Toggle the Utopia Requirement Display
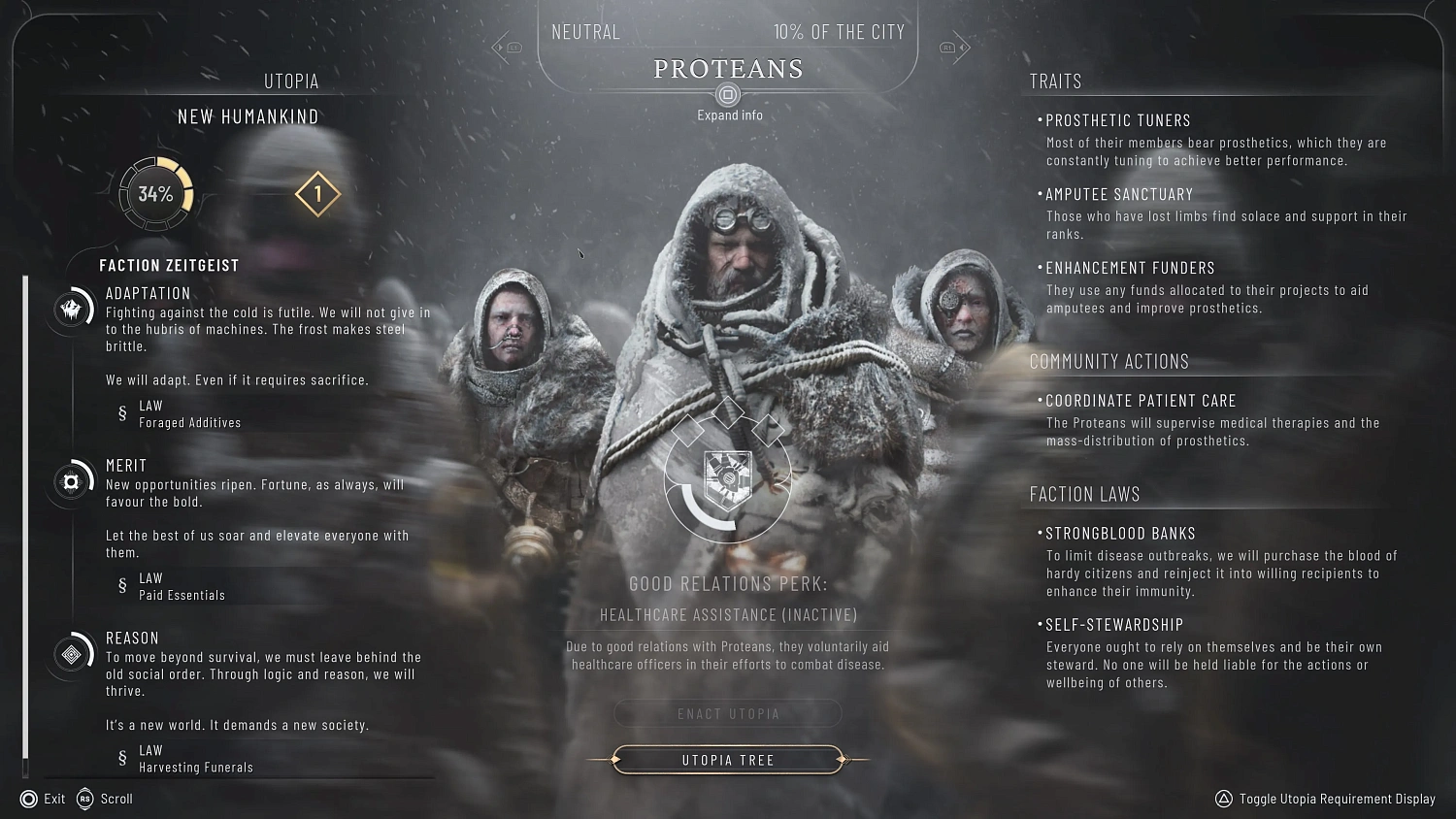 [1337, 799]
